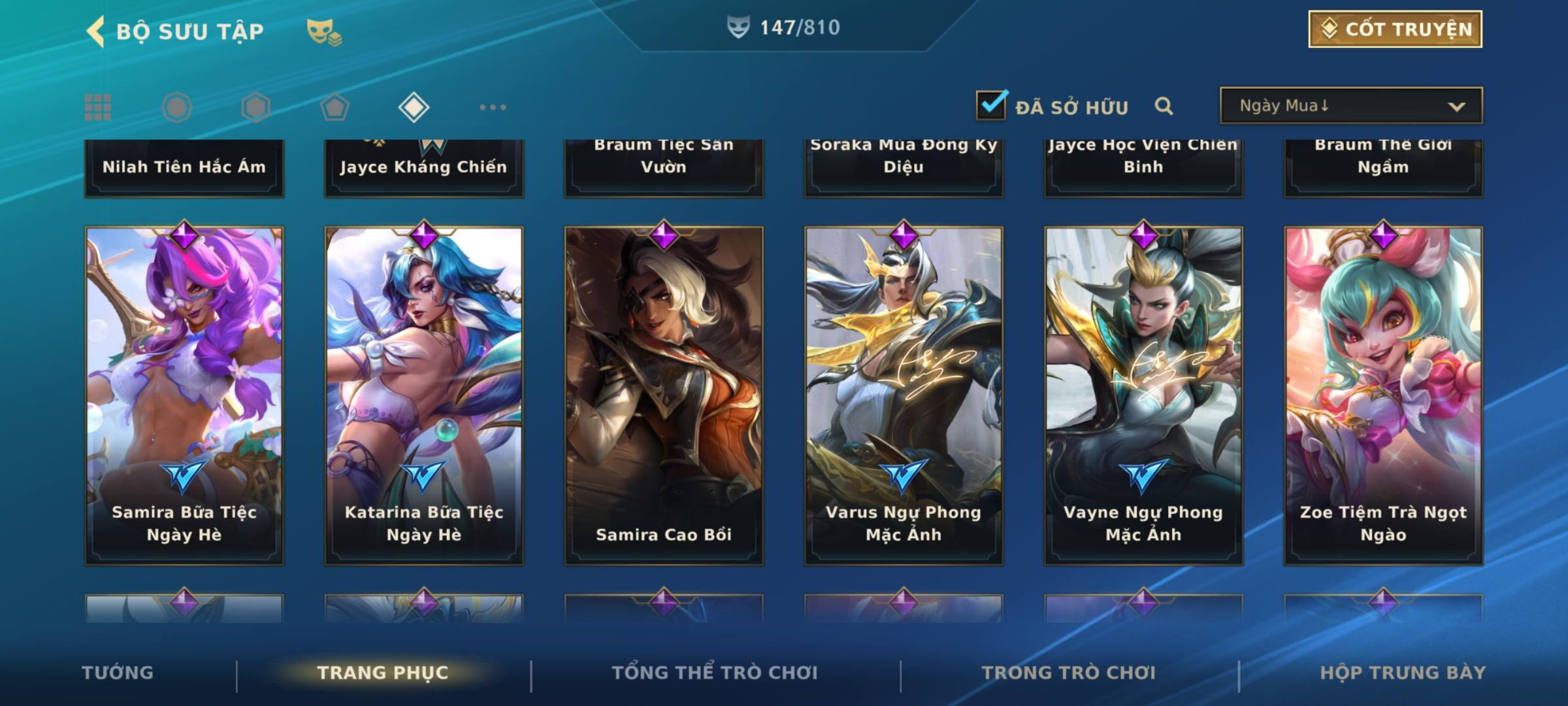Open the Trong Trò Chơi tab
The height and width of the screenshot is (706, 1568).
[1069, 673]
